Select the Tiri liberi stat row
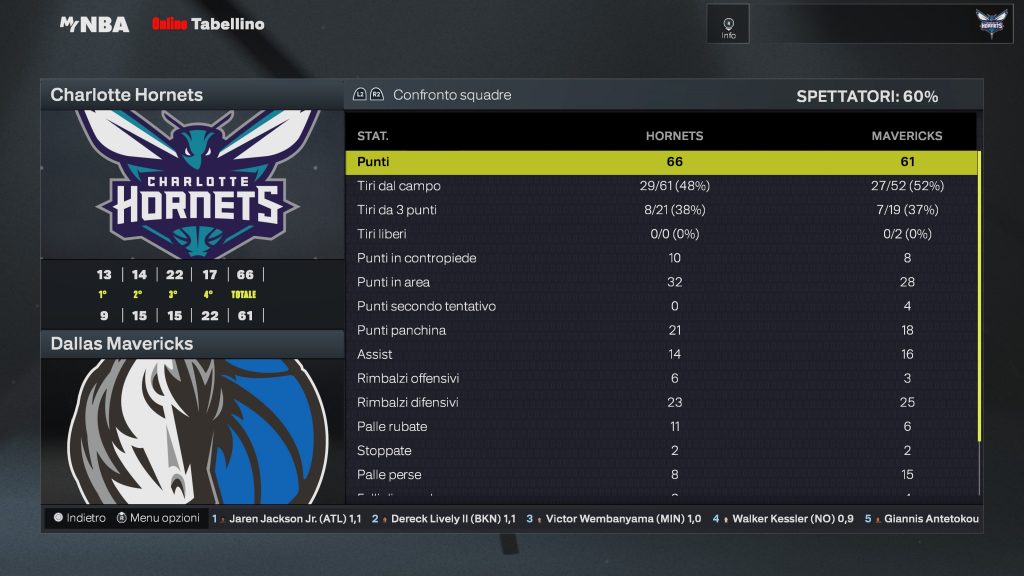Screen dimensions: 1024x576 (660, 234)
